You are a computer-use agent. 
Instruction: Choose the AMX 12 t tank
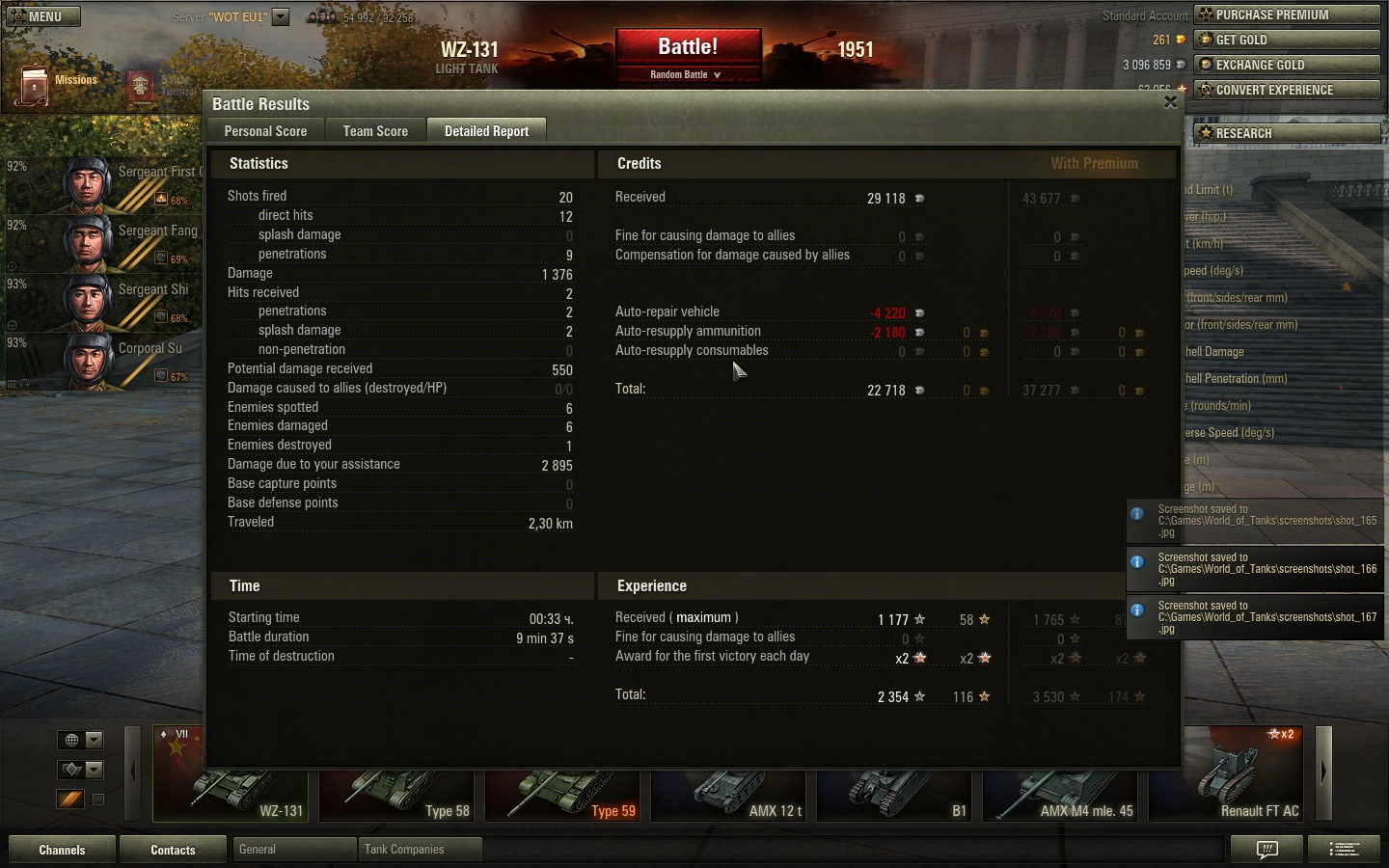728,789
